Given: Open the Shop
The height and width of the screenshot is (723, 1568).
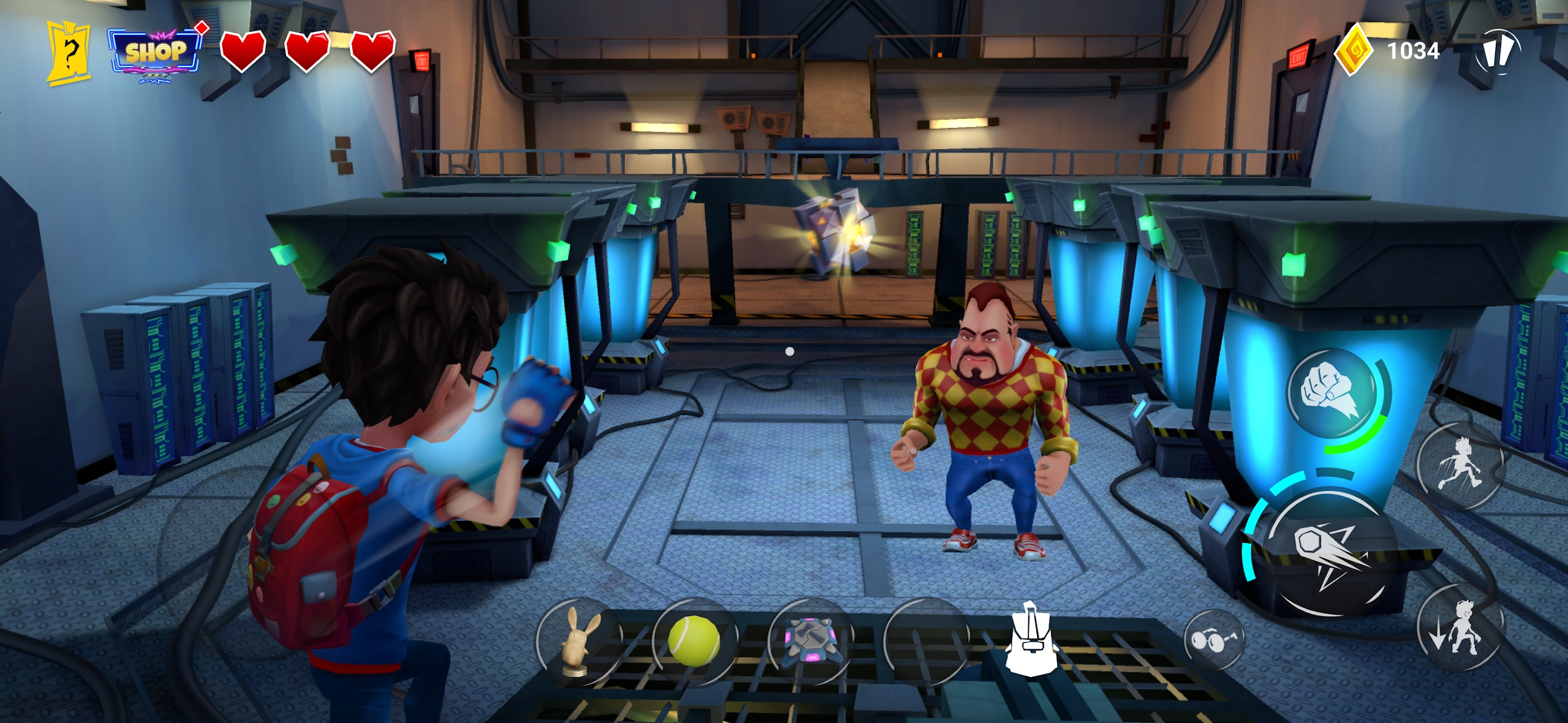Looking at the screenshot, I should click(156, 53).
